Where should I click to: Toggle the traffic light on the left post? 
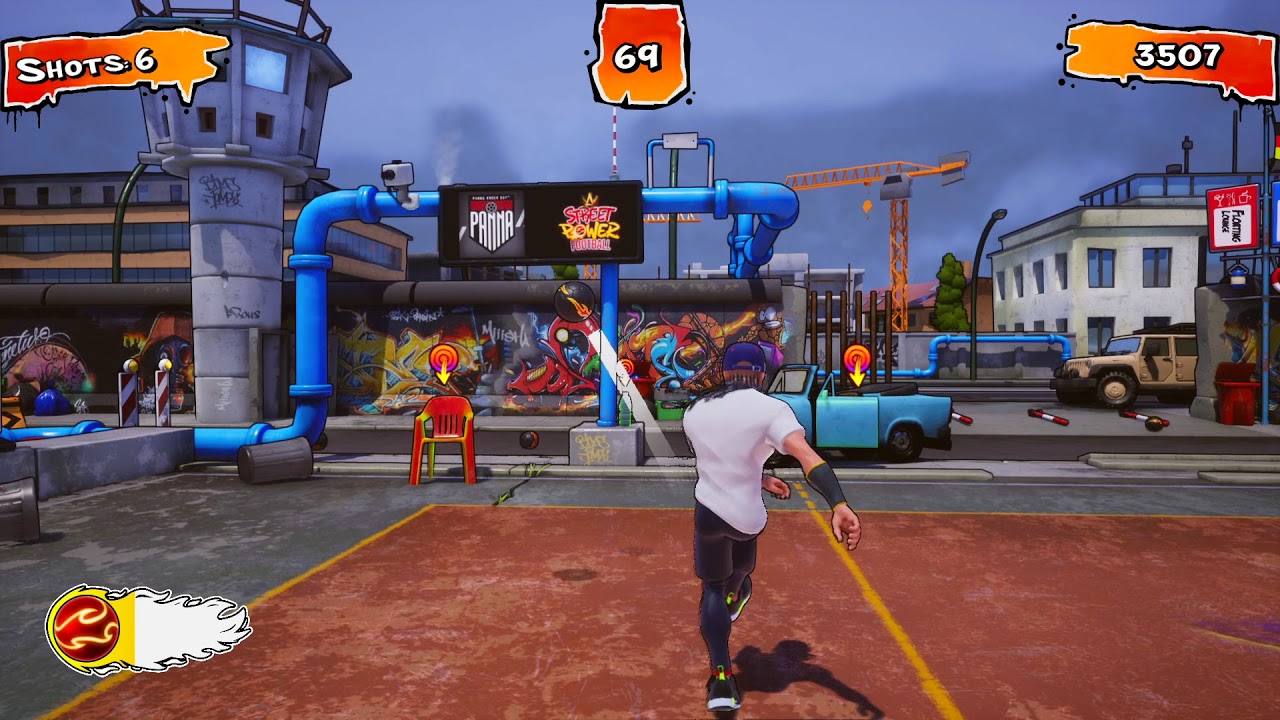tap(133, 364)
